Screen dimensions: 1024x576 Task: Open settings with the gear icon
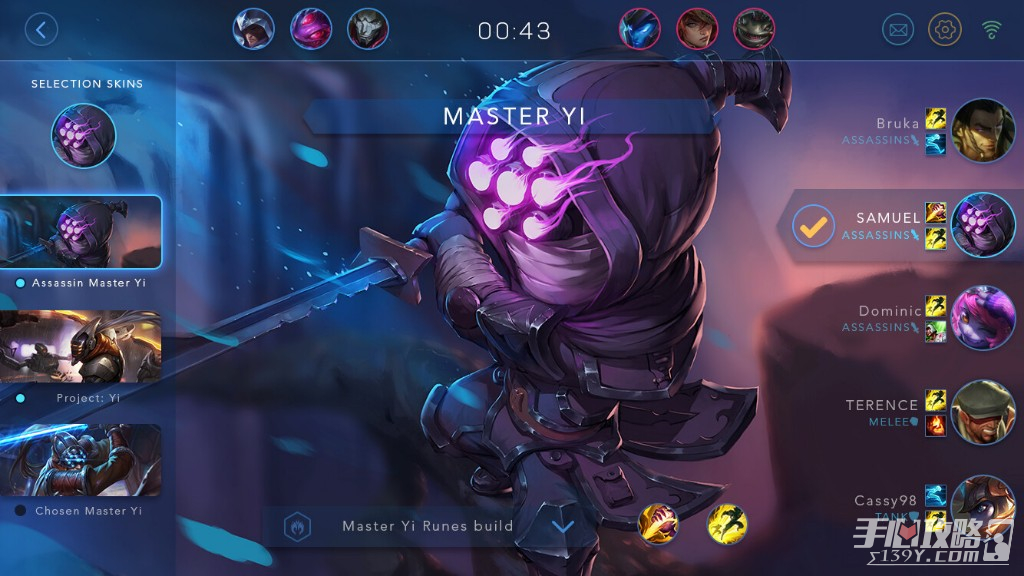(x=945, y=29)
